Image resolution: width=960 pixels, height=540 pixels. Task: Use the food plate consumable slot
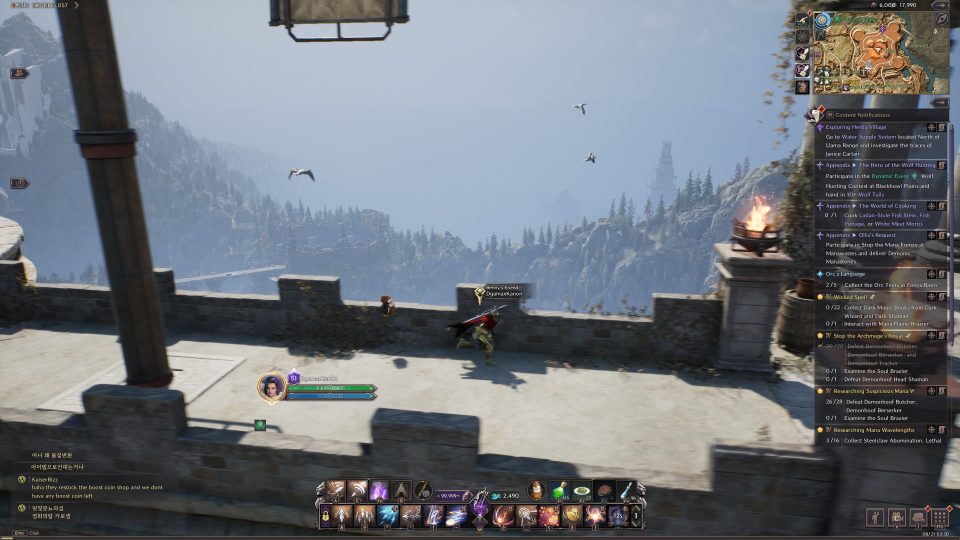(x=582, y=491)
